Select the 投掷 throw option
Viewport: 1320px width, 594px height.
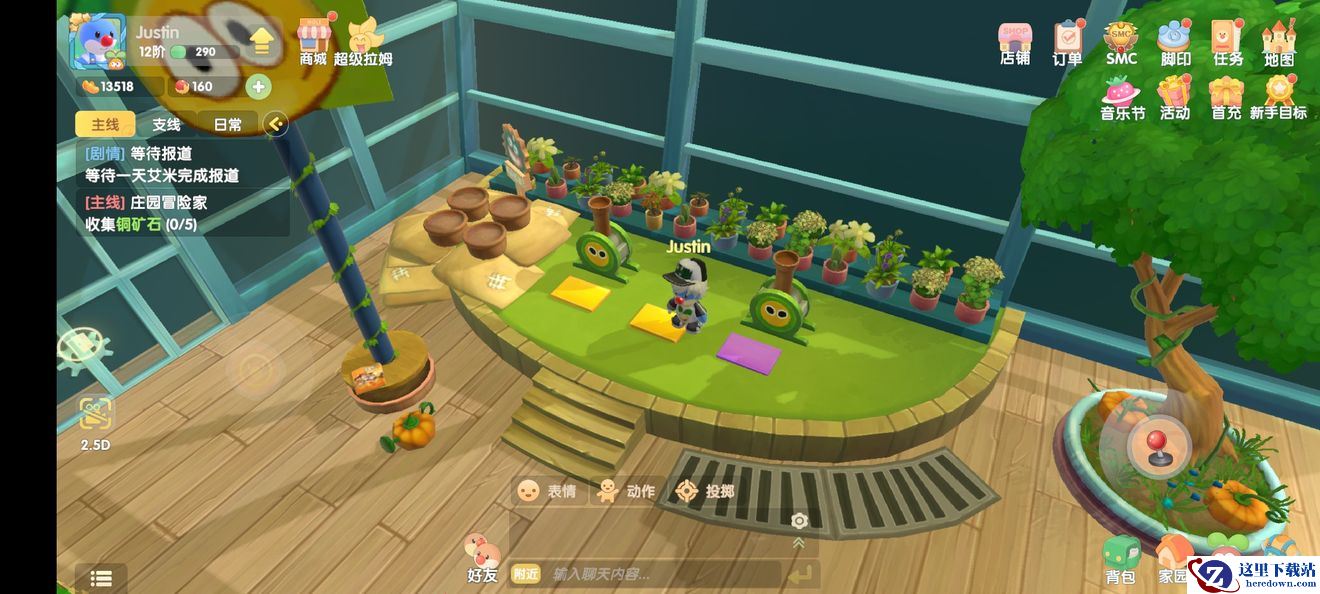[x=704, y=491]
